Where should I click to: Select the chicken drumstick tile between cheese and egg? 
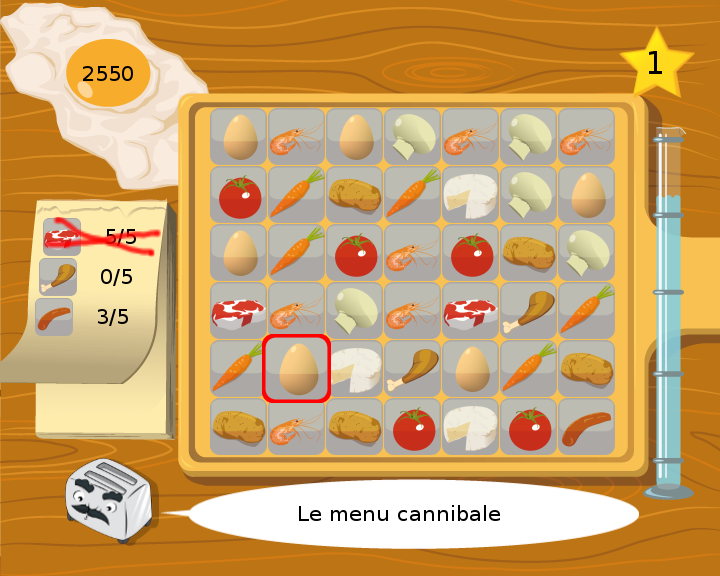pyautogui.click(x=413, y=370)
